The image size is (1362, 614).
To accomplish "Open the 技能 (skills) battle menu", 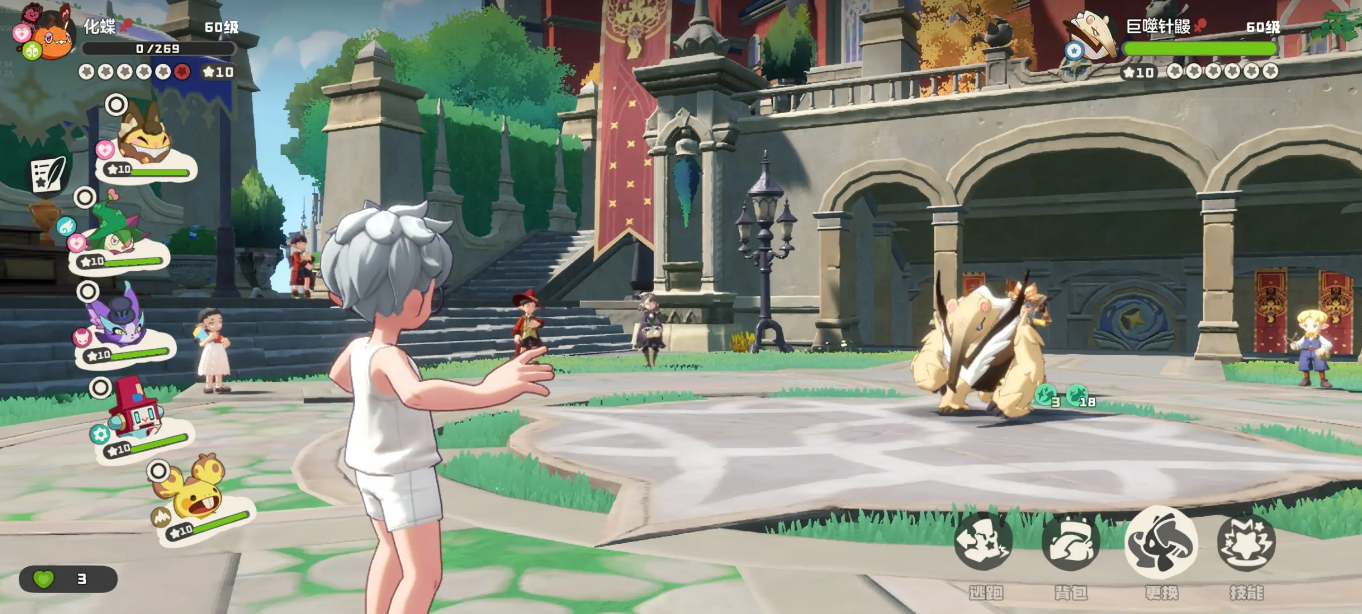I will (1246, 542).
